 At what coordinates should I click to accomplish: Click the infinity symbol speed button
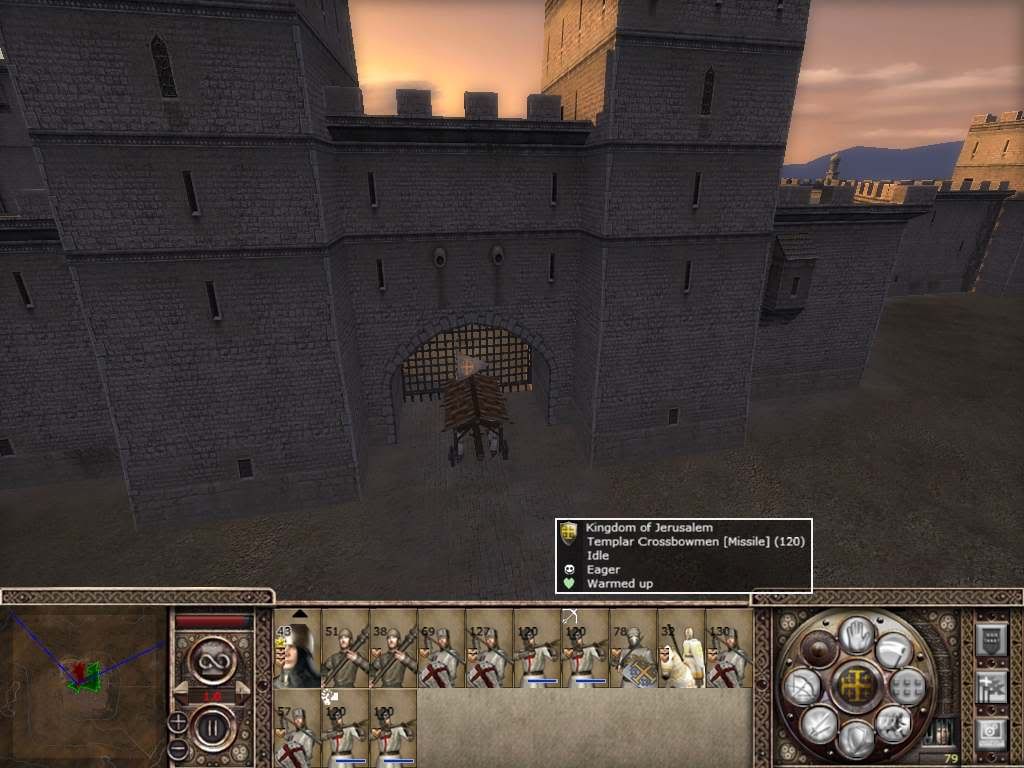click(x=211, y=662)
